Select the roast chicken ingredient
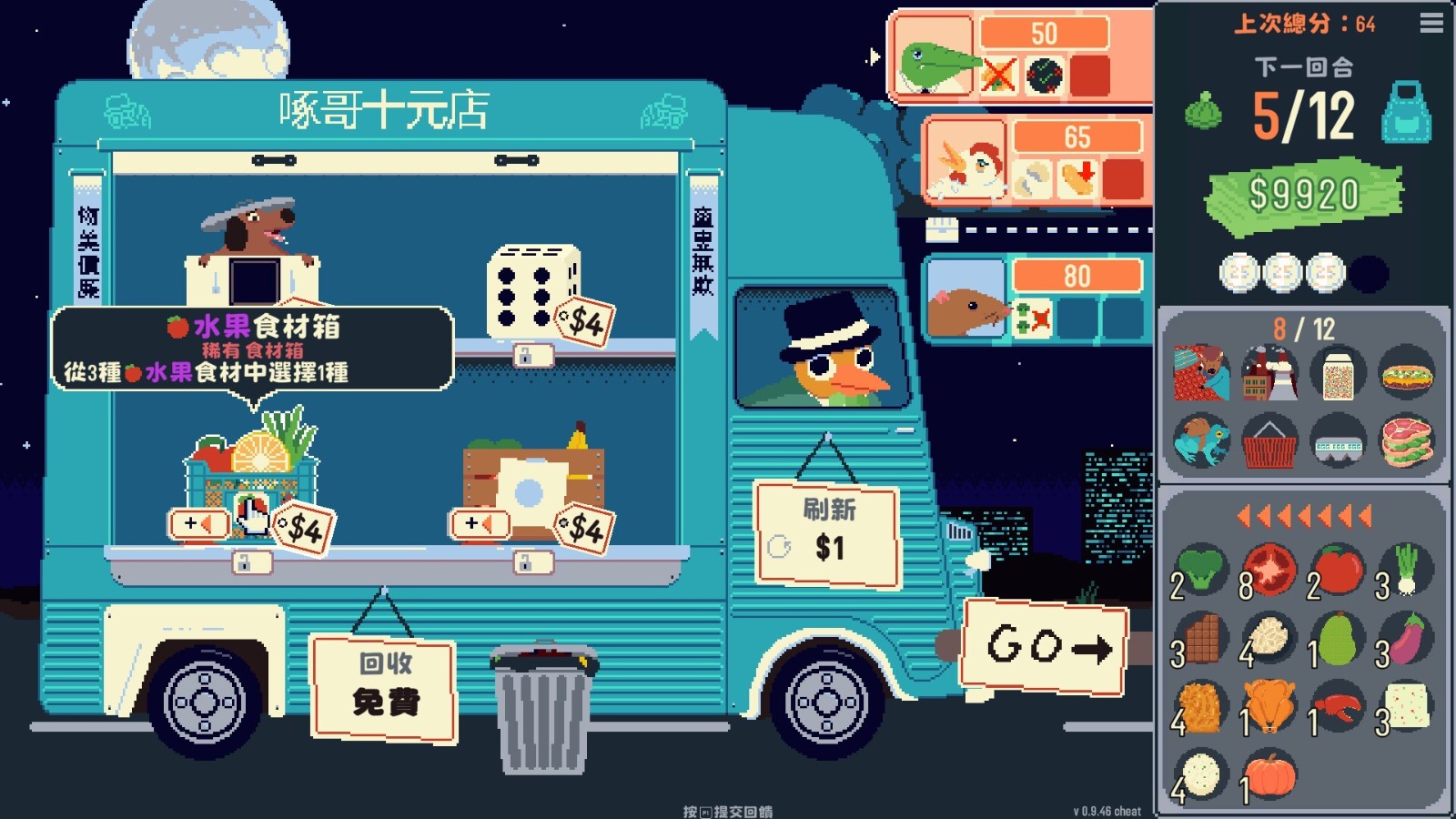 click(x=1269, y=706)
